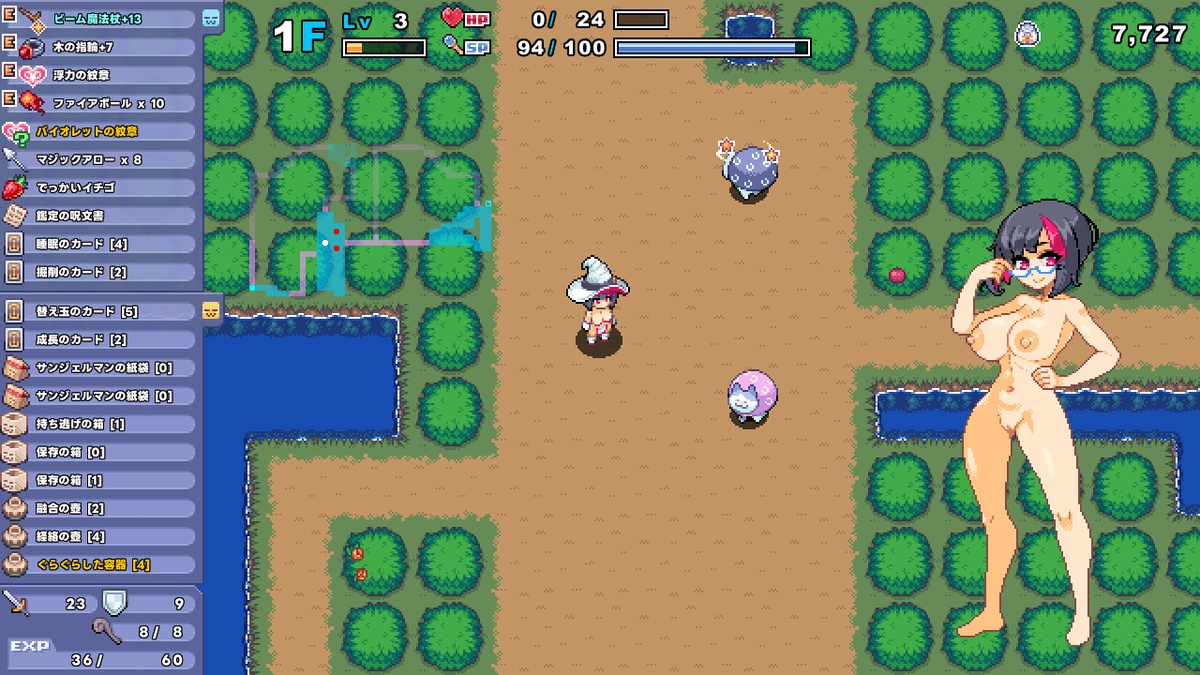Select the 持ち逃げの箱 [1] box
1200x675 pixels.
click(x=100, y=424)
